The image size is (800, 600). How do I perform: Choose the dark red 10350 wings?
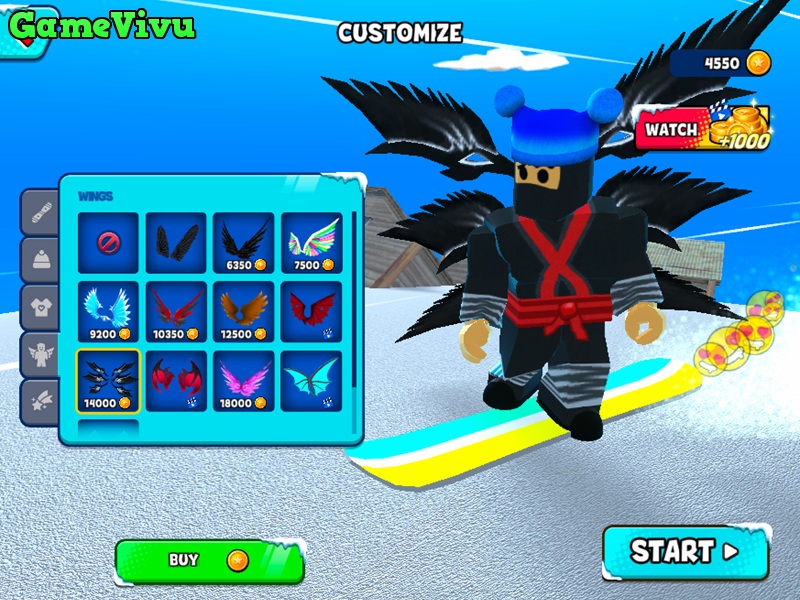pos(176,311)
